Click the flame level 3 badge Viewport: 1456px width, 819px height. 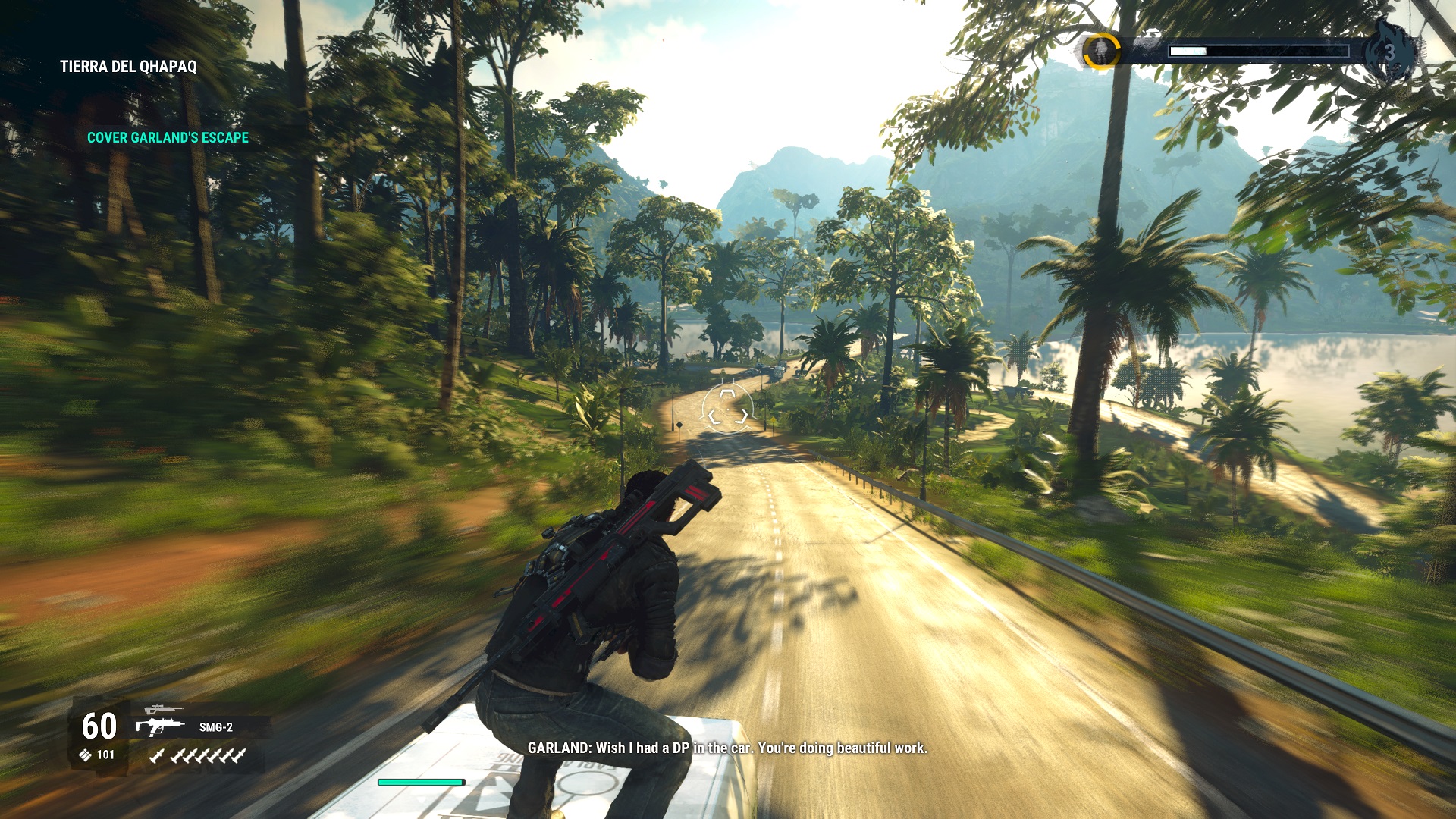[x=1389, y=52]
